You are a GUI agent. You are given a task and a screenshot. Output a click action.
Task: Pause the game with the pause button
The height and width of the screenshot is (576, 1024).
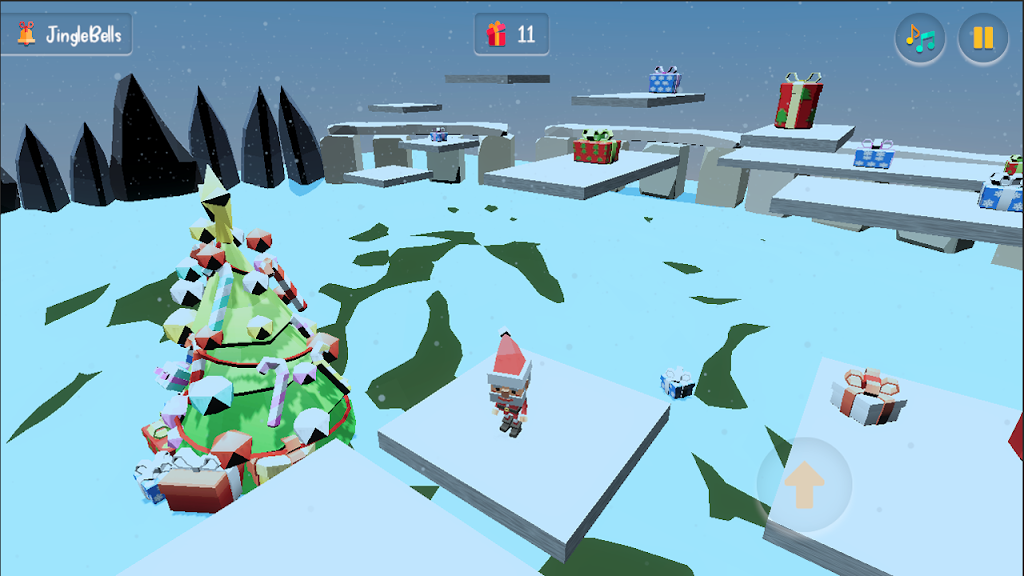pos(983,38)
